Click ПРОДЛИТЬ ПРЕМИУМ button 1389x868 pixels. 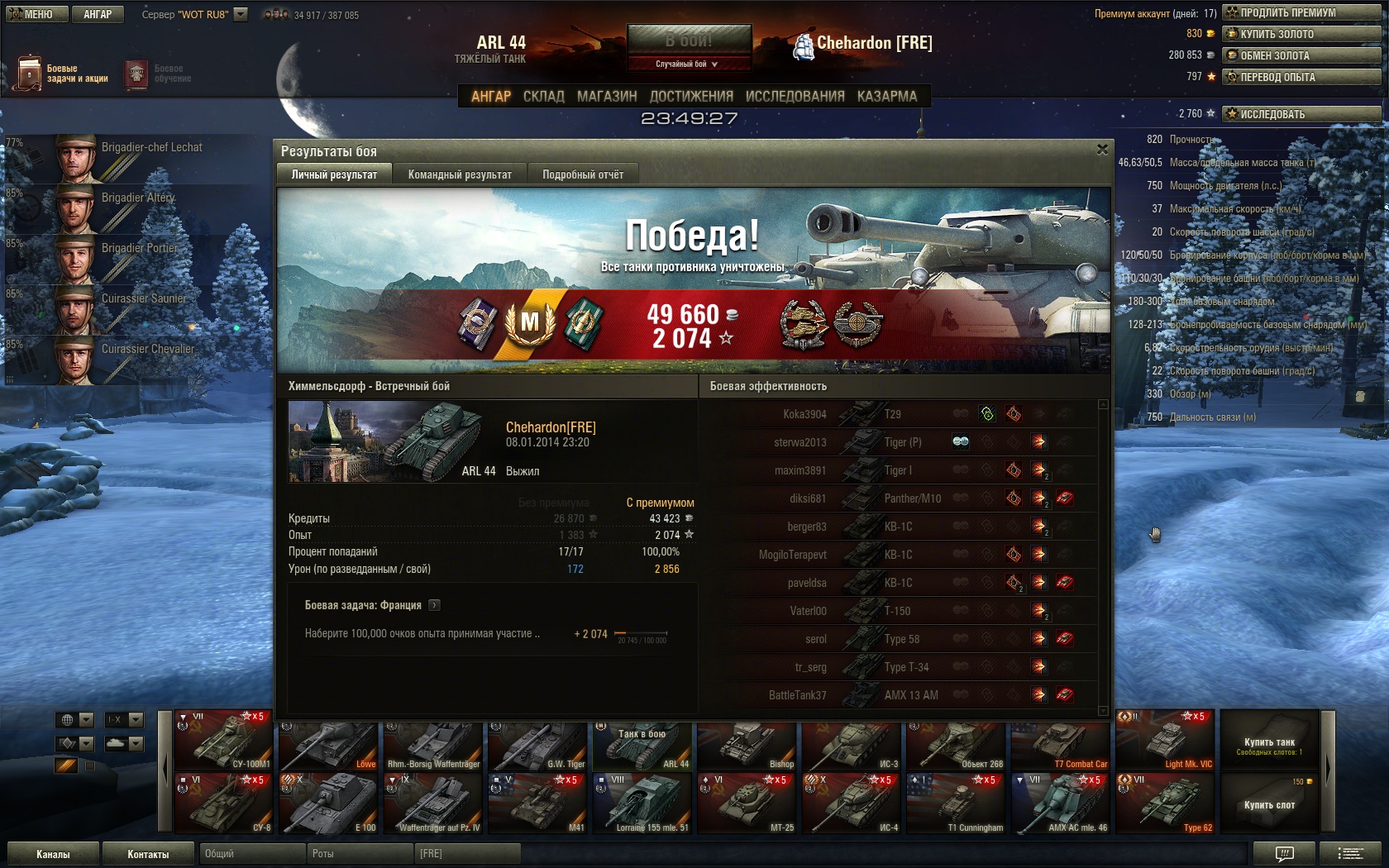[1301, 12]
